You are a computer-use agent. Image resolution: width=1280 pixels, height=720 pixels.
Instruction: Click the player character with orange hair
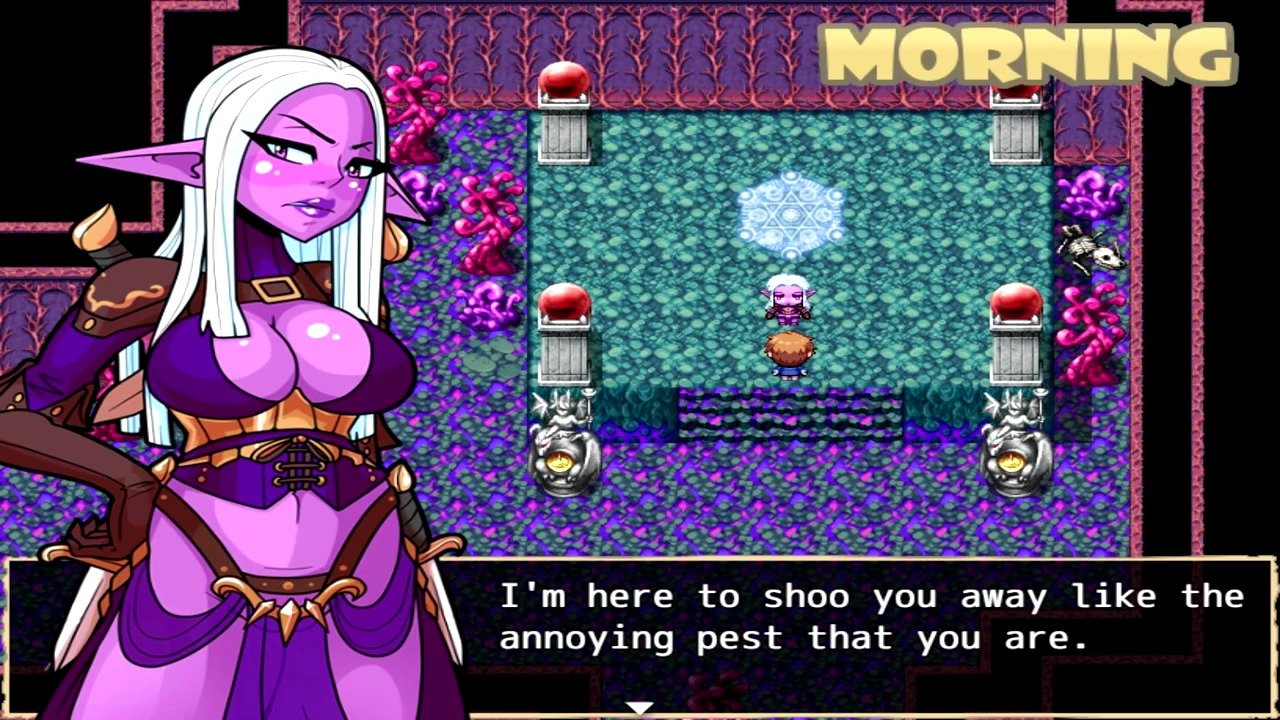[x=790, y=350]
